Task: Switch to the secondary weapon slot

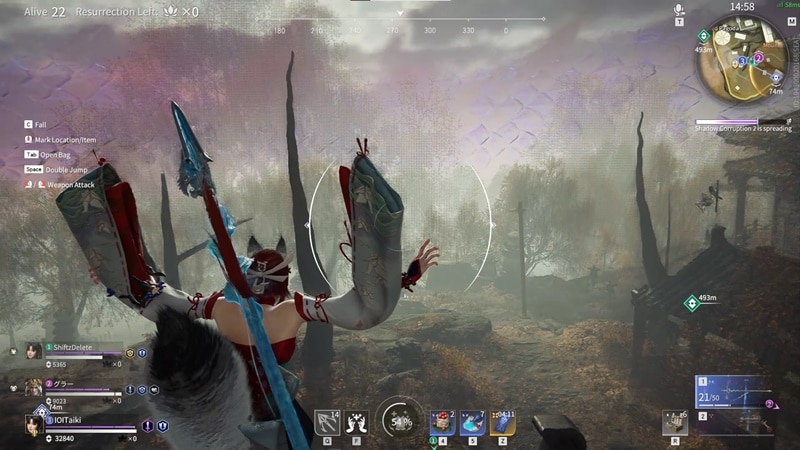Action: 733,422
